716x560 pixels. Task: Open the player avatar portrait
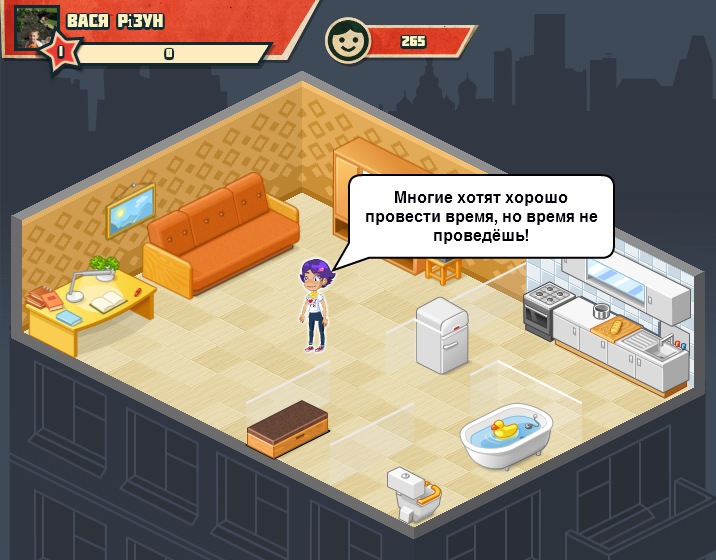(36, 25)
